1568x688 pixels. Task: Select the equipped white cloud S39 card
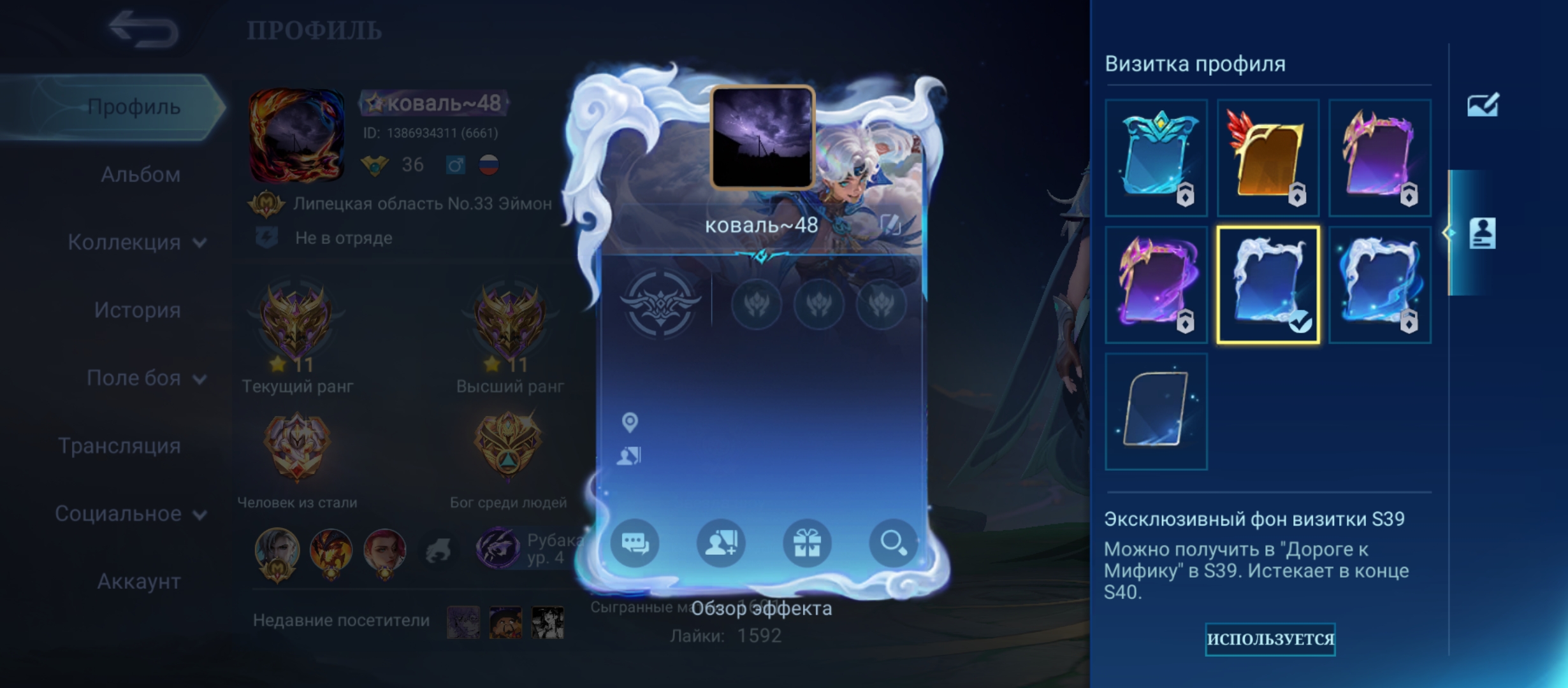click(1268, 284)
